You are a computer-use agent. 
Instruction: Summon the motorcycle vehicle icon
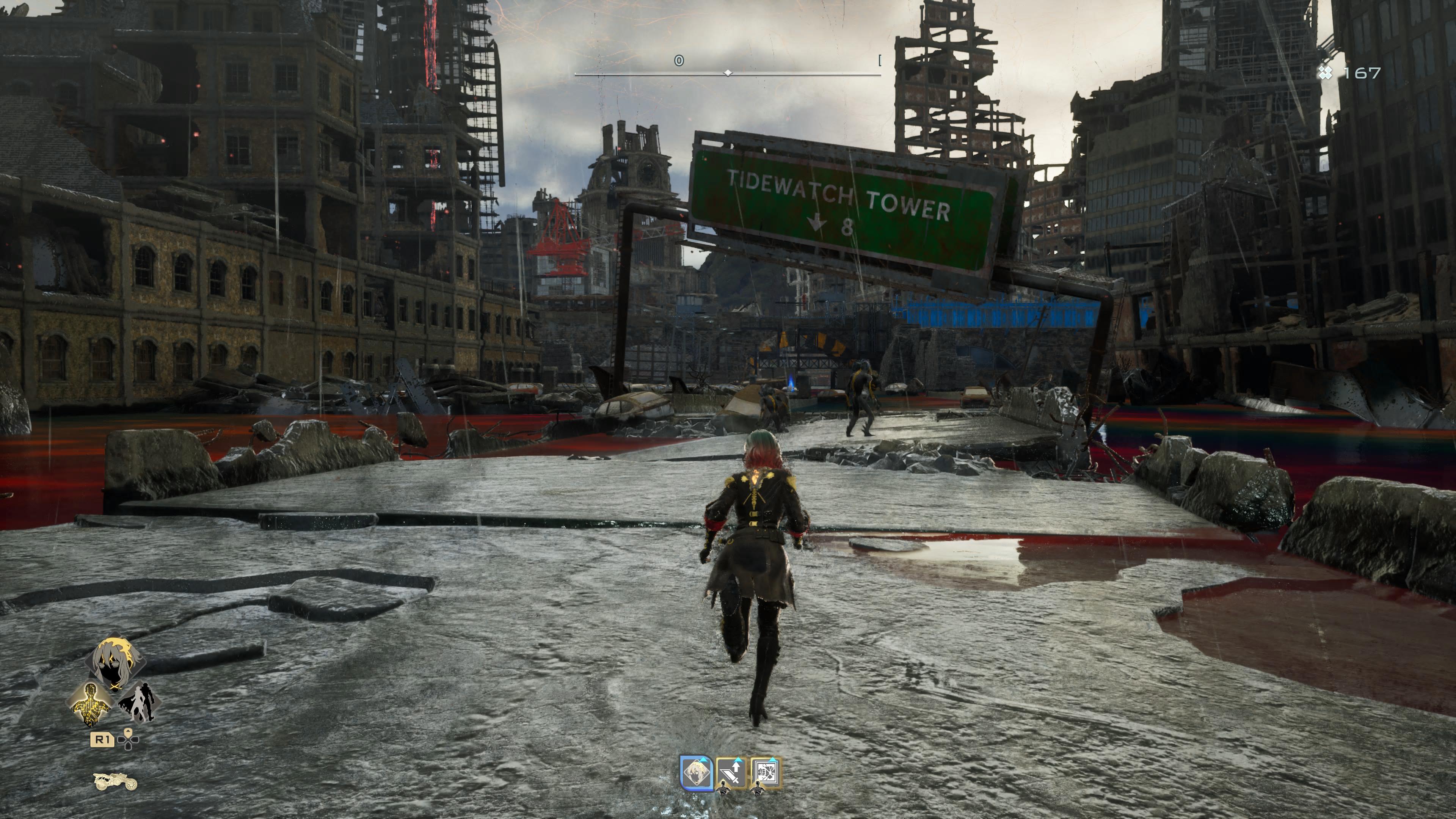[115, 782]
